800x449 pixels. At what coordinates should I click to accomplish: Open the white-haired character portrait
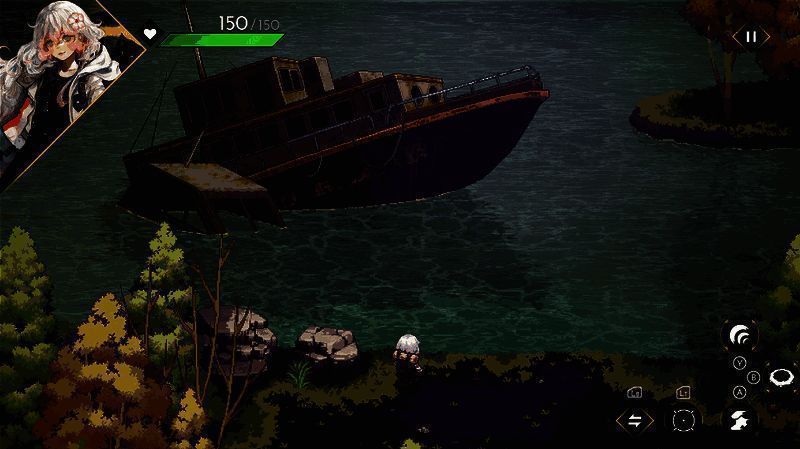point(55,75)
